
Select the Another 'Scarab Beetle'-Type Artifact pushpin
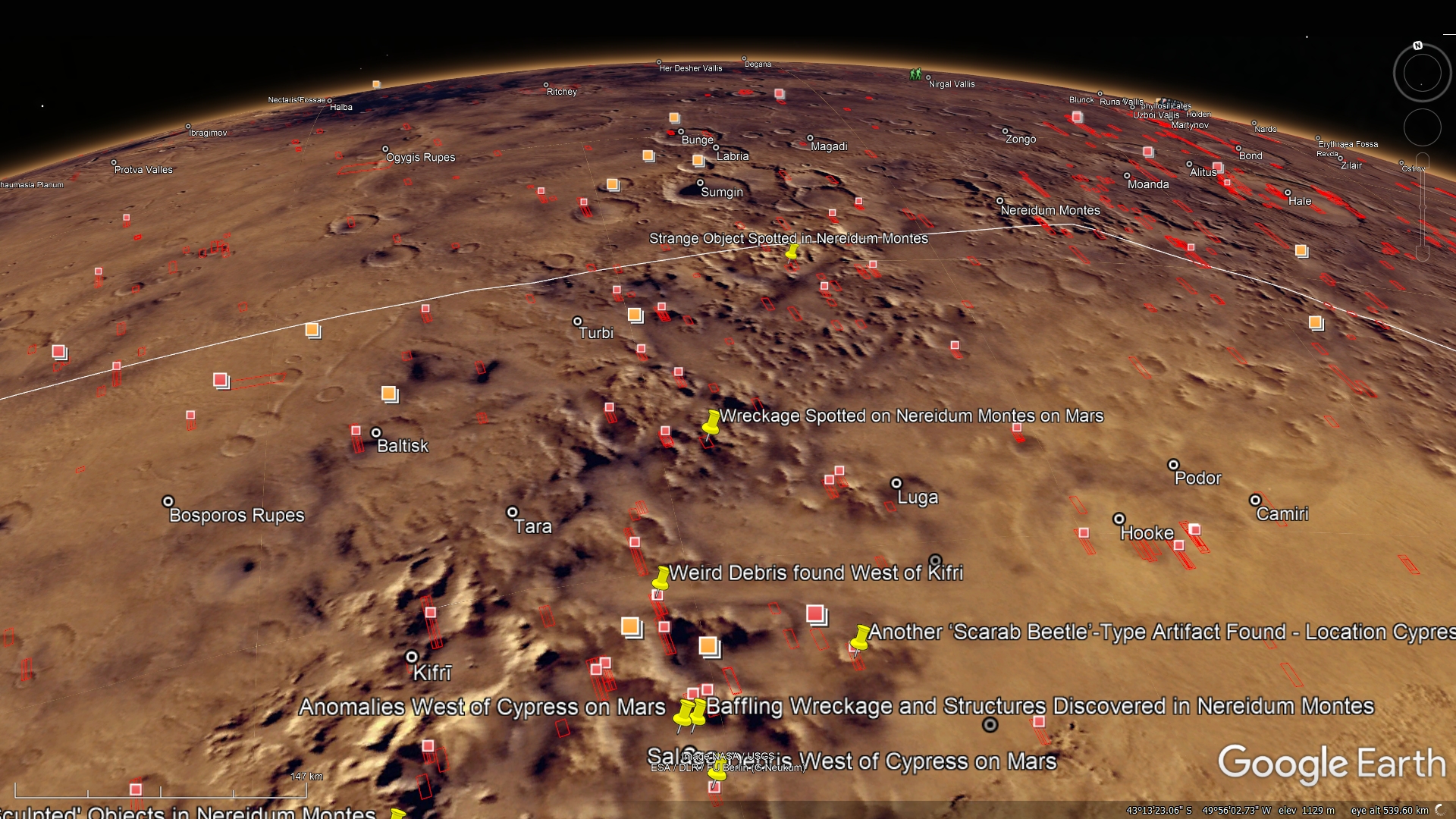(x=861, y=639)
